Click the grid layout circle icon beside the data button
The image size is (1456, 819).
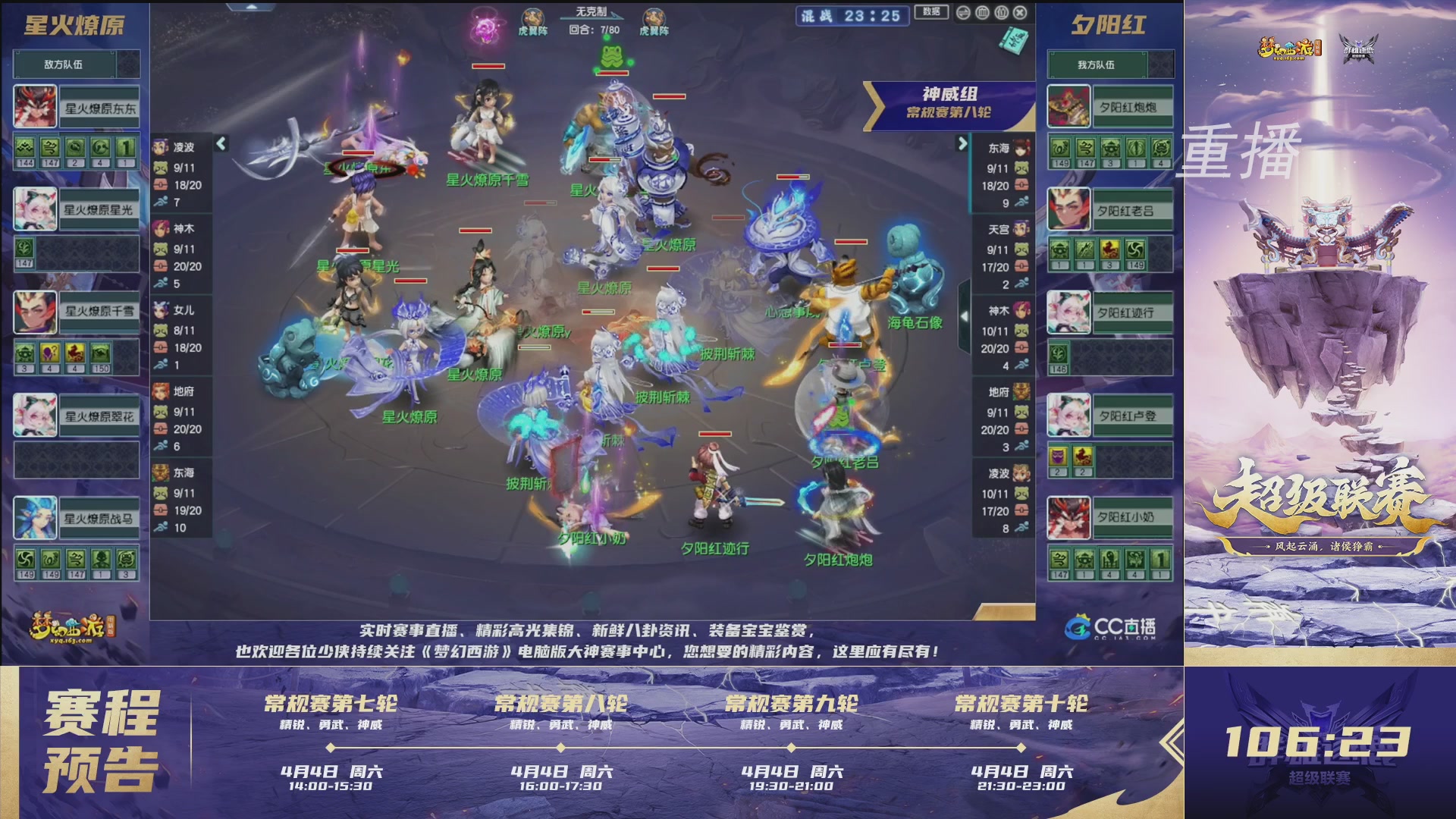coord(984,12)
